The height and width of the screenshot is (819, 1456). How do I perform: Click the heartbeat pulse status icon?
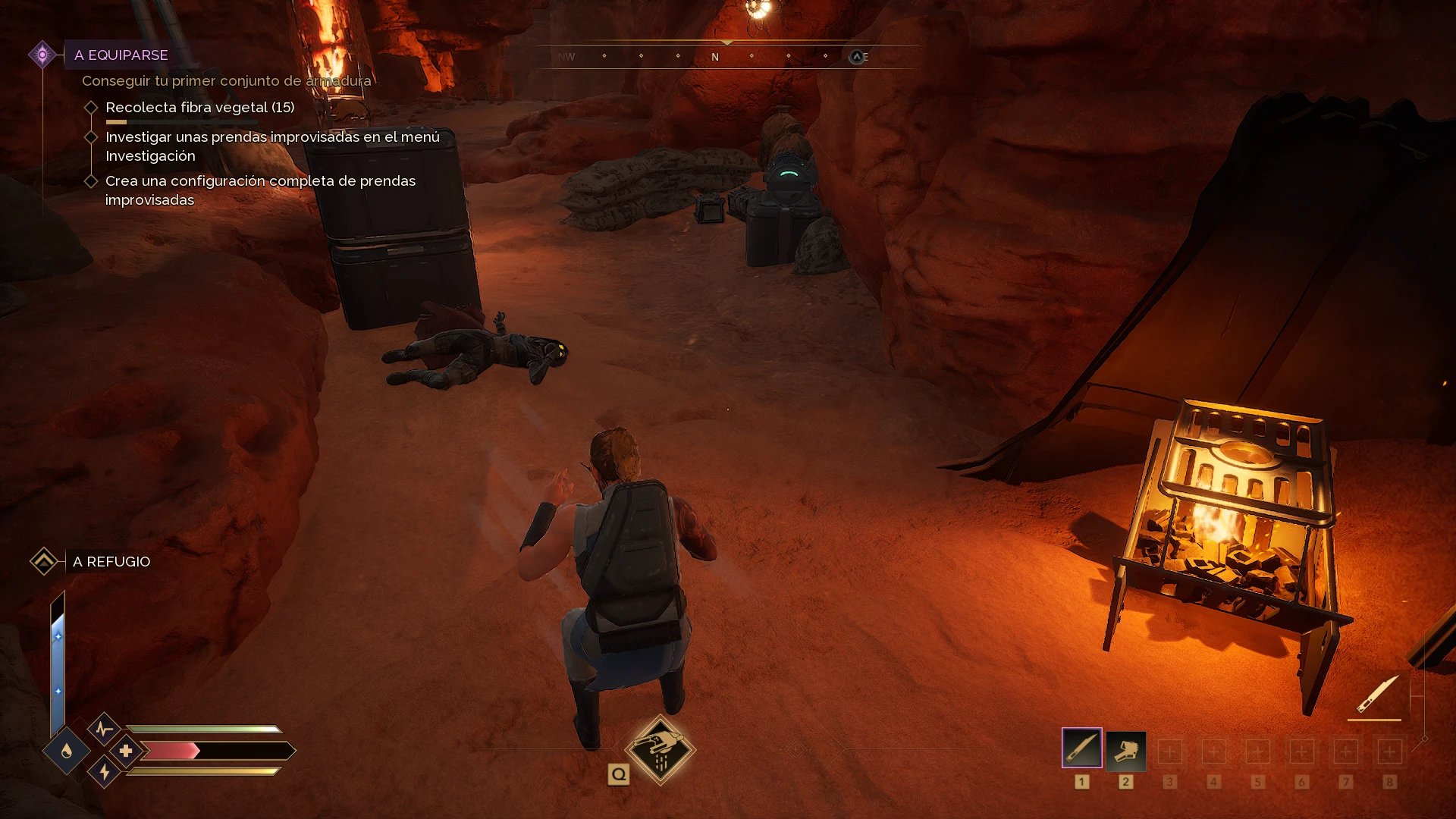point(104,730)
